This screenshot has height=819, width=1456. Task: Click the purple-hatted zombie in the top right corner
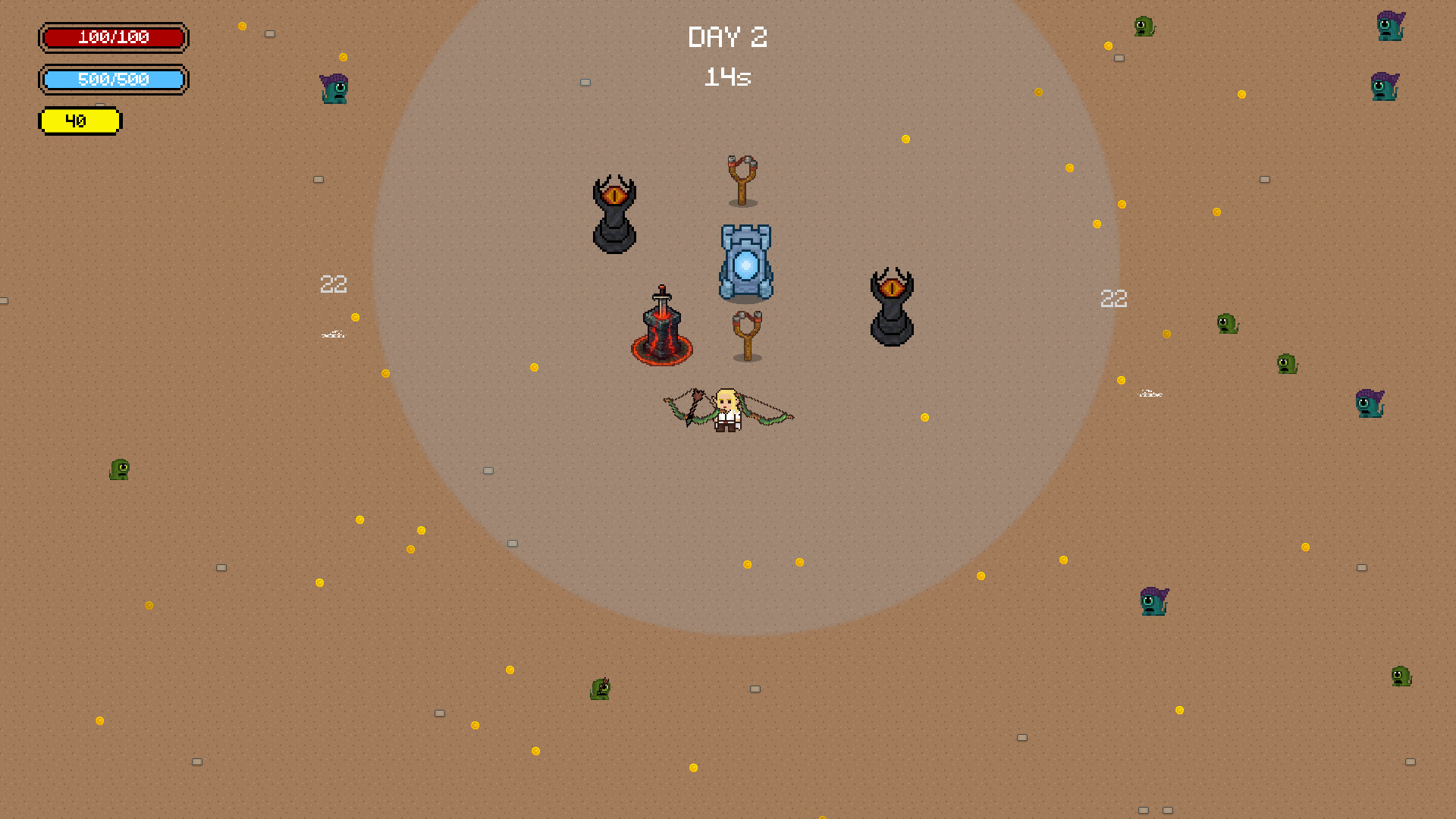(1390, 27)
